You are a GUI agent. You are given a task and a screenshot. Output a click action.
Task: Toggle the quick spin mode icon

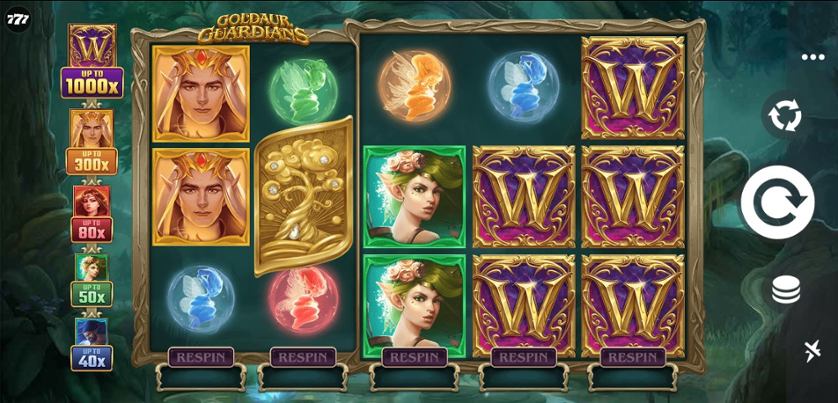pyautogui.click(x=812, y=350)
